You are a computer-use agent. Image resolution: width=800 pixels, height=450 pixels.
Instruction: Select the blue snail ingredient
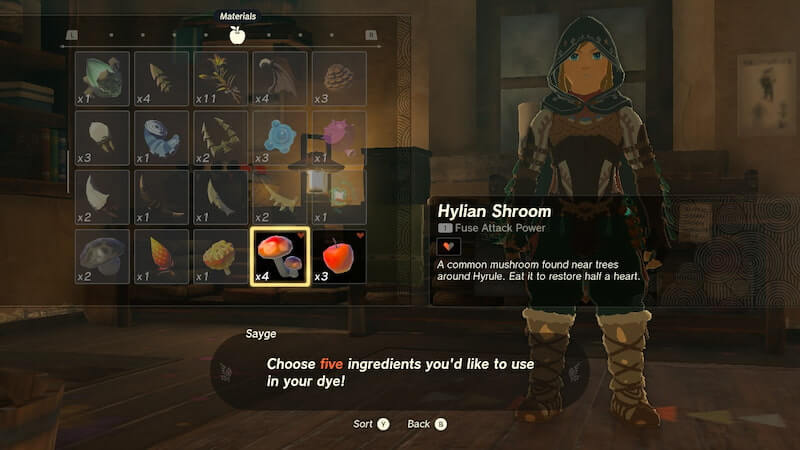coord(161,138)
